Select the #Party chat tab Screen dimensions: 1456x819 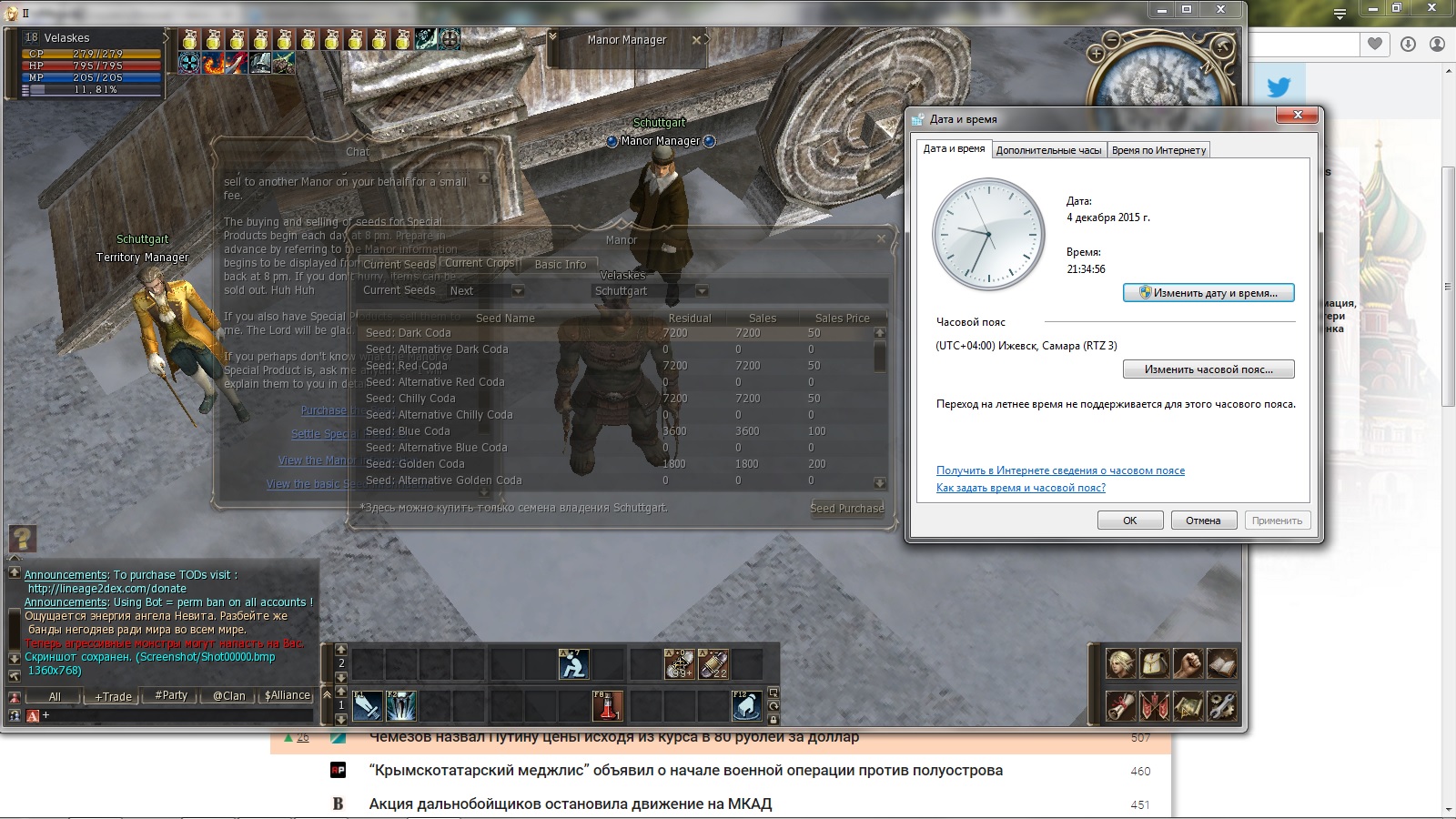[x=171, y=695]
